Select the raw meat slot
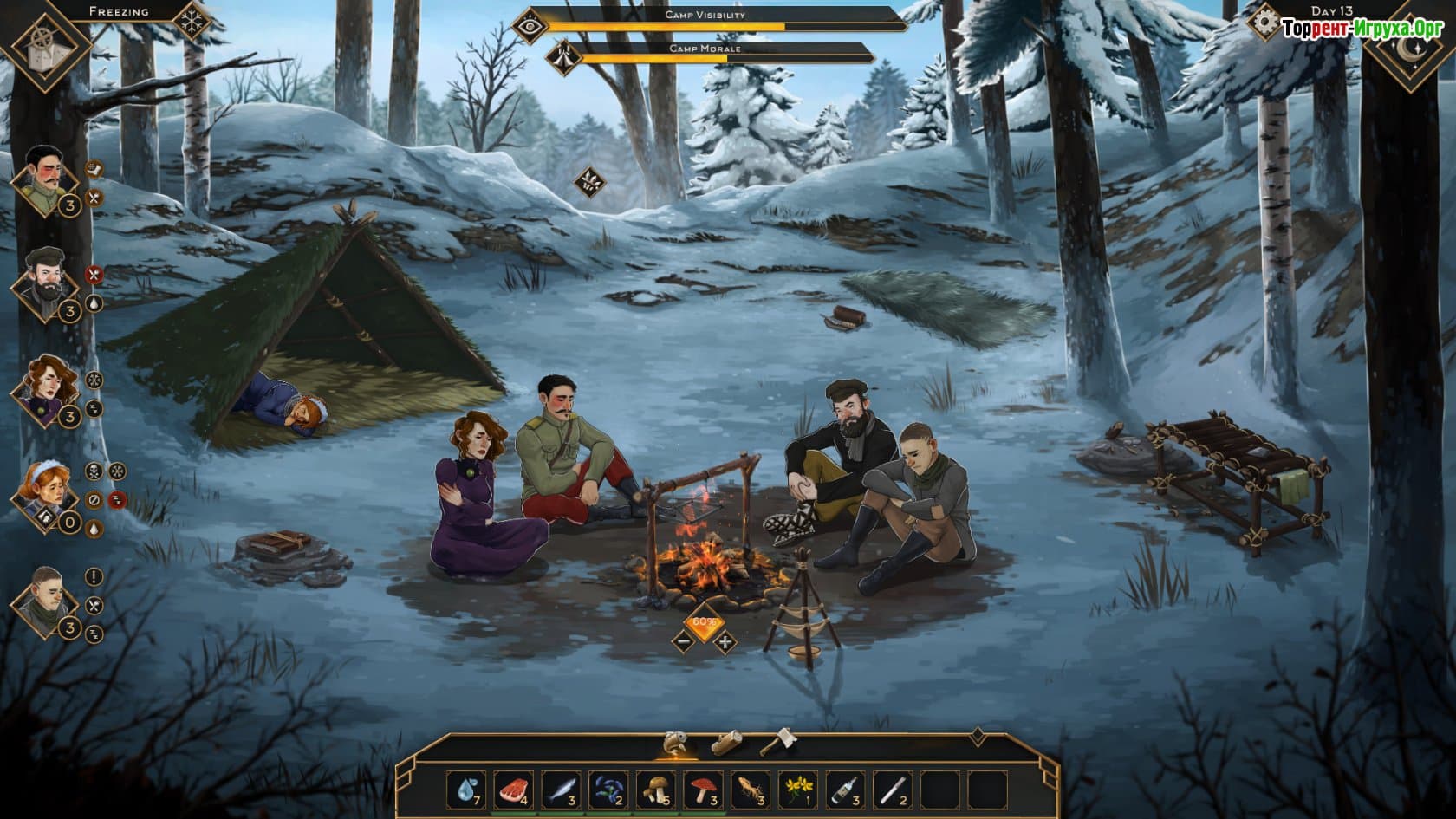Viewport: 1456px width, 819px height. (x=515, y=790)
